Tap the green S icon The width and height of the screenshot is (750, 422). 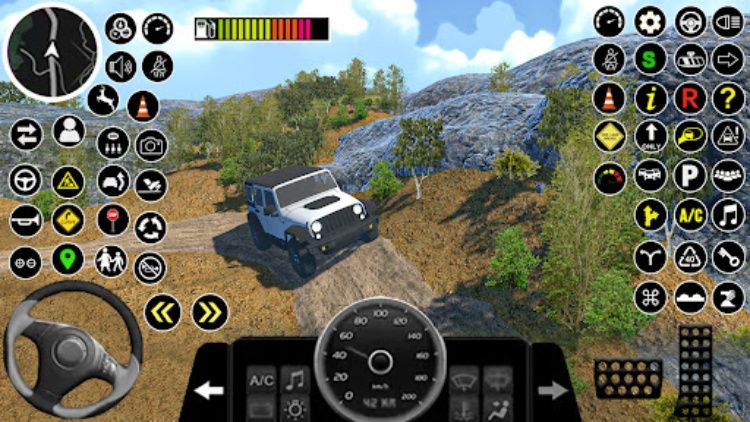coord(650,59)
